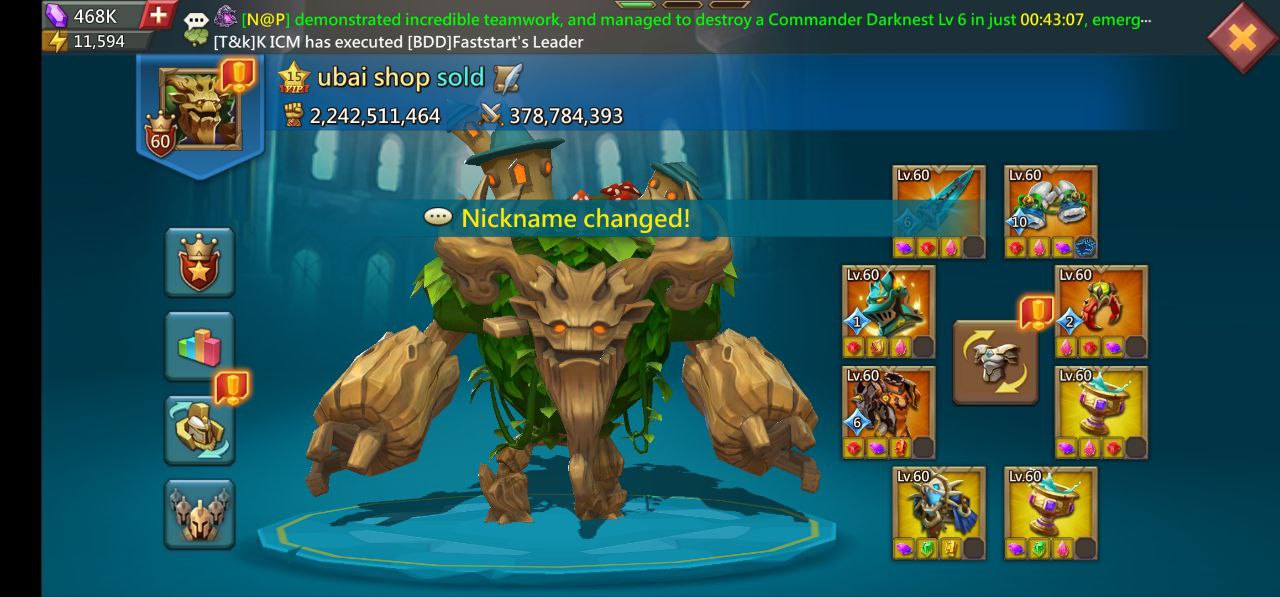Open the chat bubble in top bar
The width and height of the screenshot is (1280, 597).
[196, 19]
